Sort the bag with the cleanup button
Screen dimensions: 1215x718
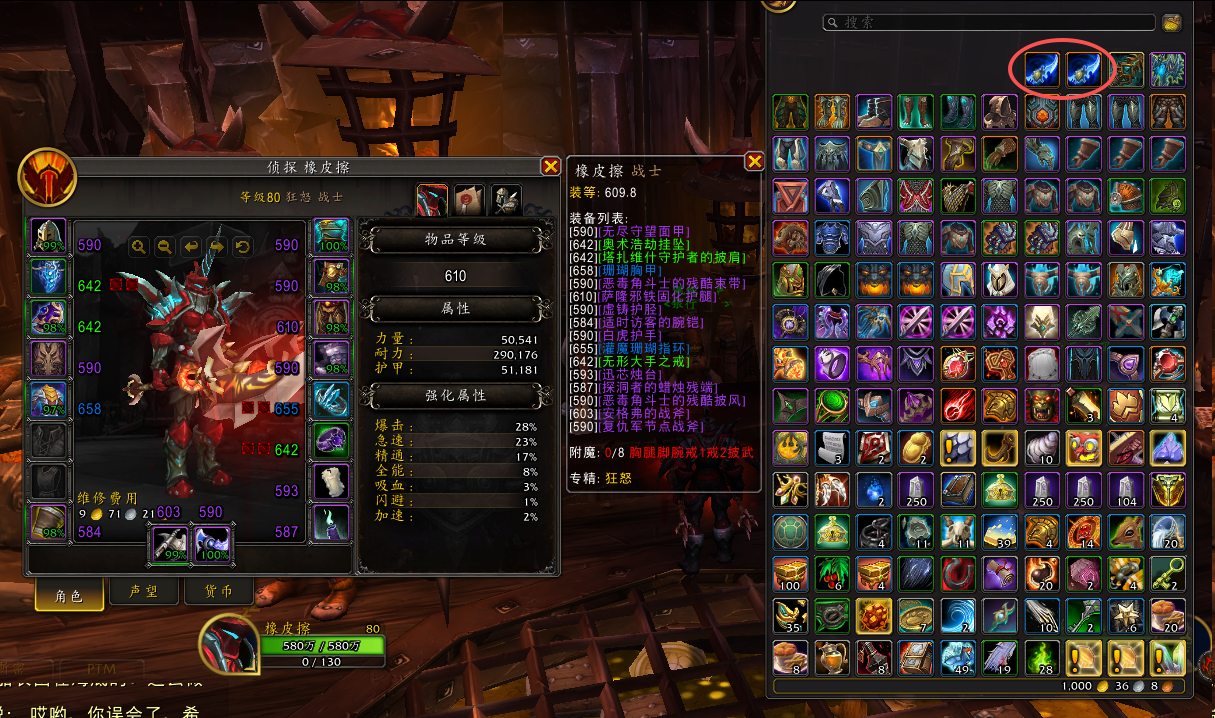(x=1172, y=22)
